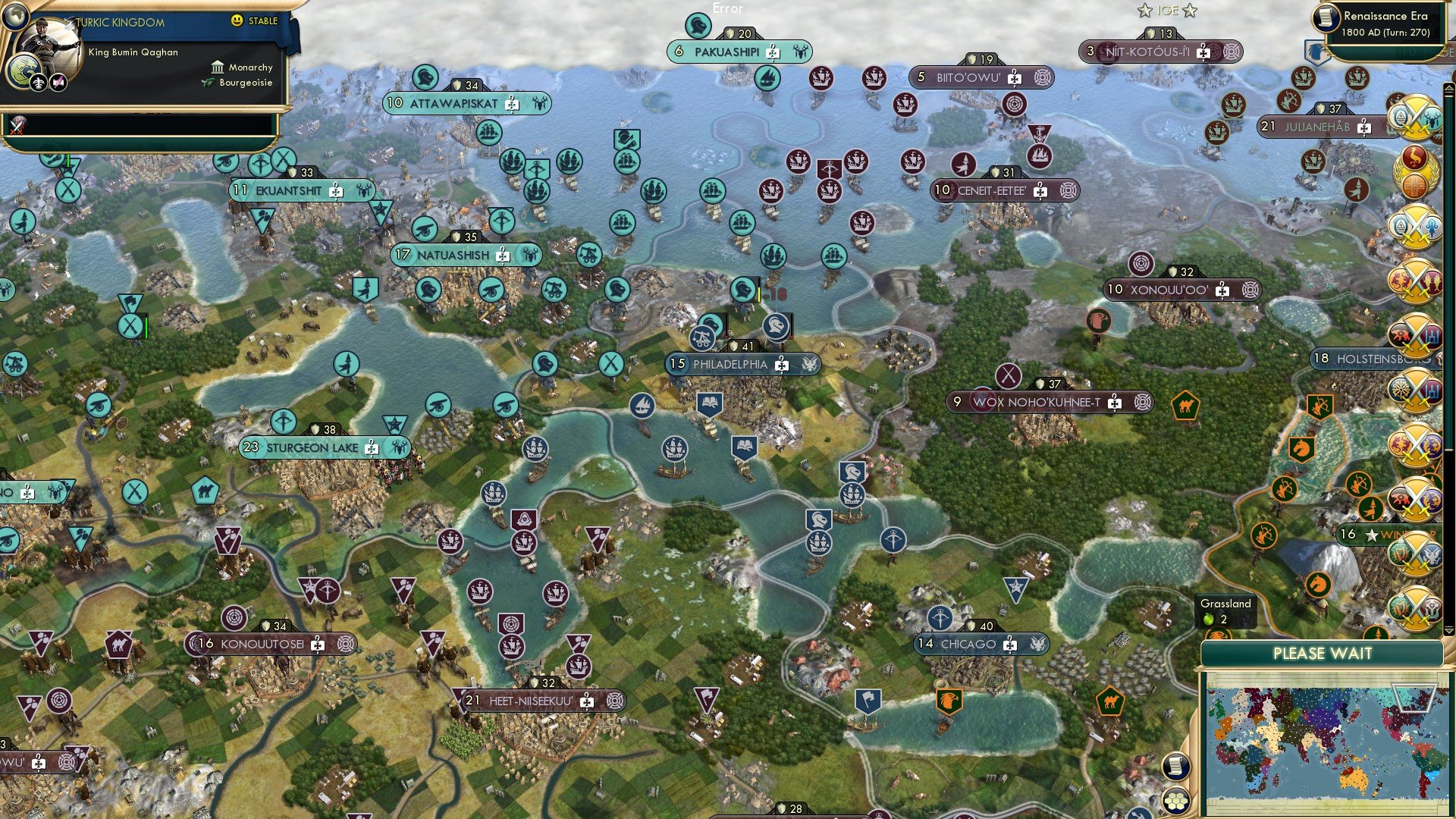Click the left star beside the IGE label
The height and width of the screenshot is (819, 1456).
pyautogui.click(x=1144, y=11)
